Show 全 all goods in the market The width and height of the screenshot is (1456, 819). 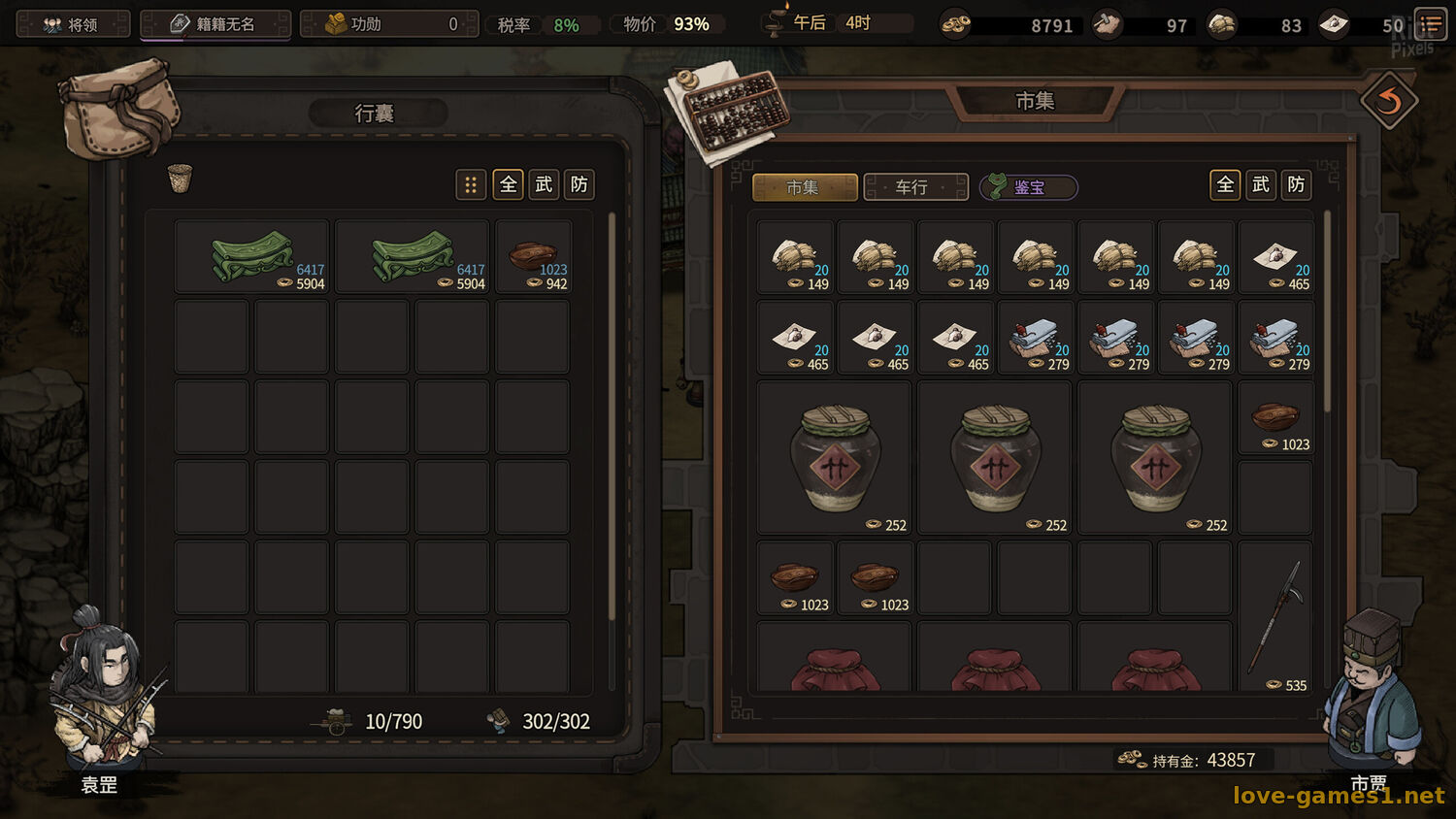coord(1225,184)
